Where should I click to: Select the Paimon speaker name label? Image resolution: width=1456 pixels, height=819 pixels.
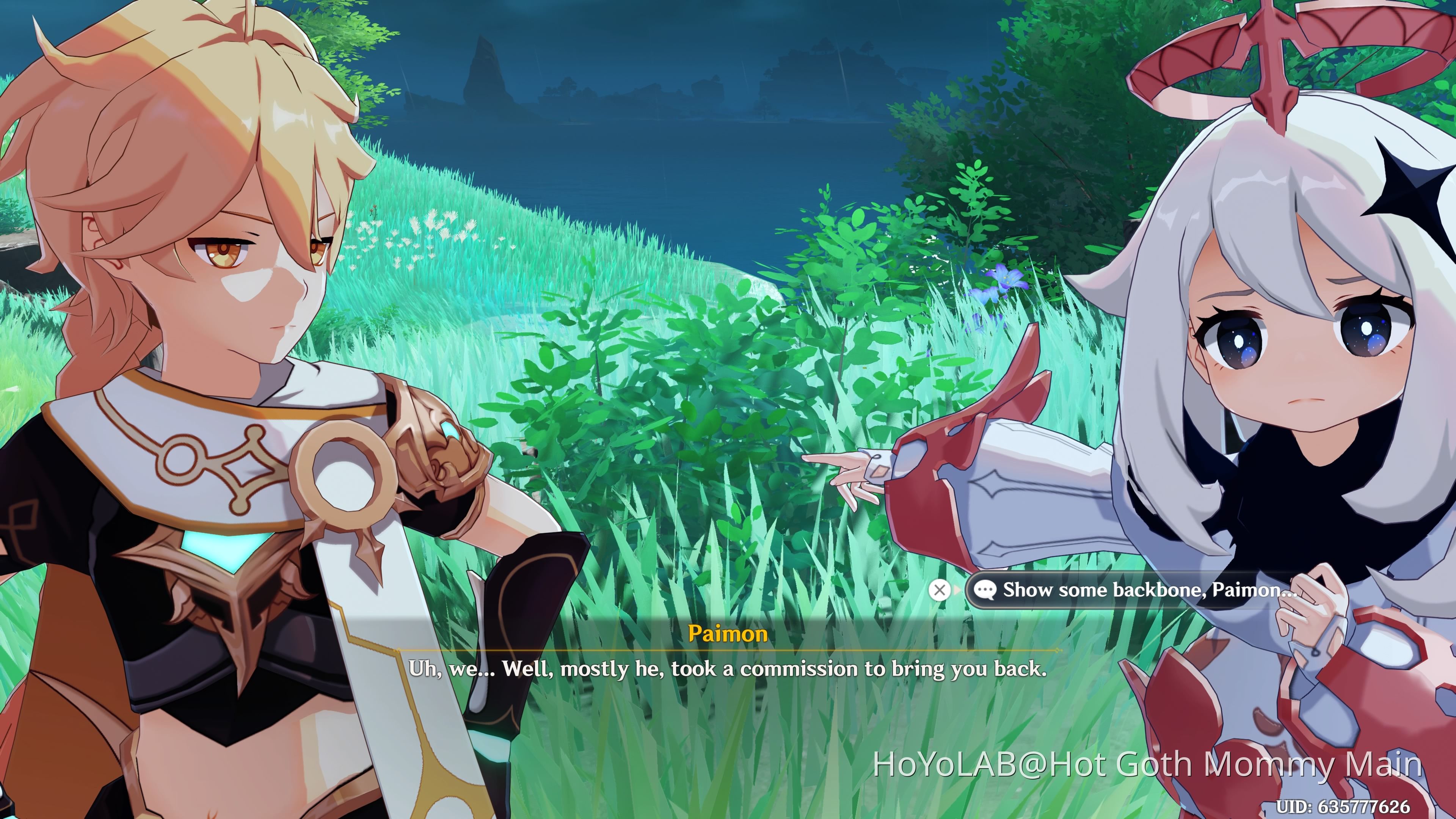728,634
